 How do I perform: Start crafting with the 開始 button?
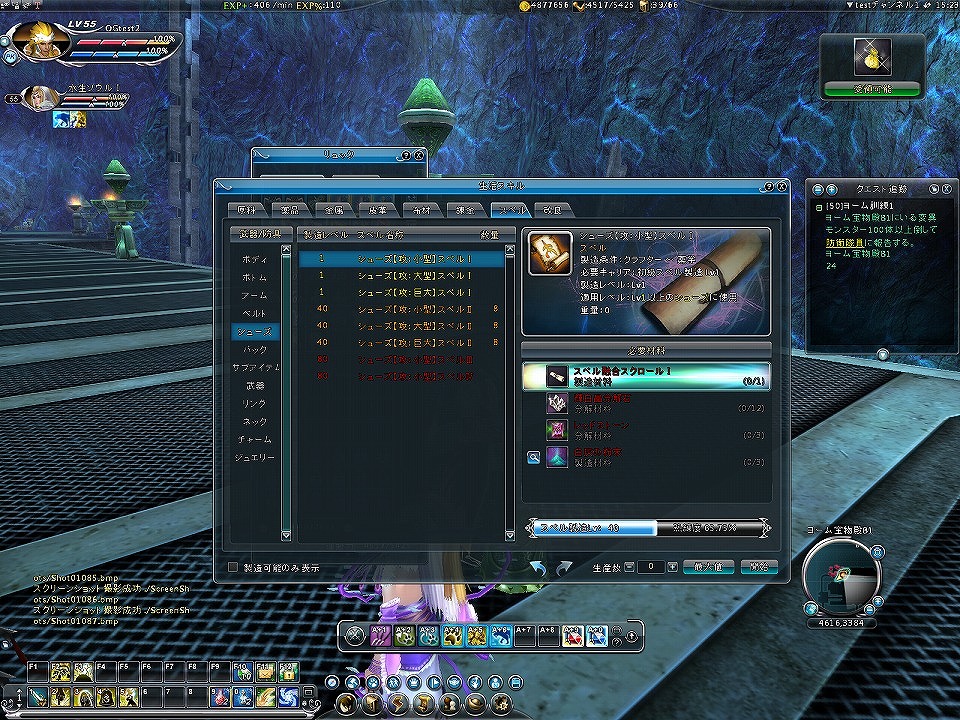(759, 567)
